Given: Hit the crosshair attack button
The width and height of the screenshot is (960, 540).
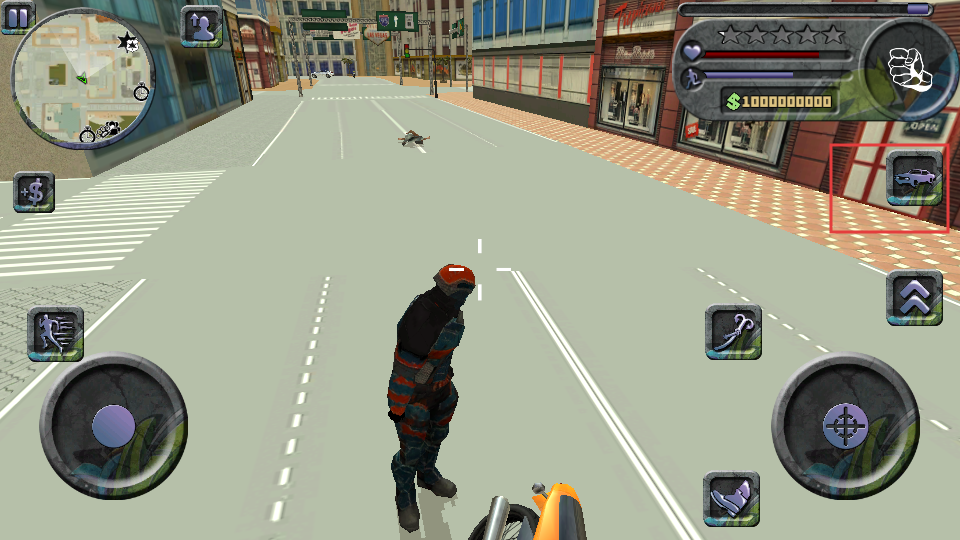Looking at the screenshot, I should click(x=845, y=427).
